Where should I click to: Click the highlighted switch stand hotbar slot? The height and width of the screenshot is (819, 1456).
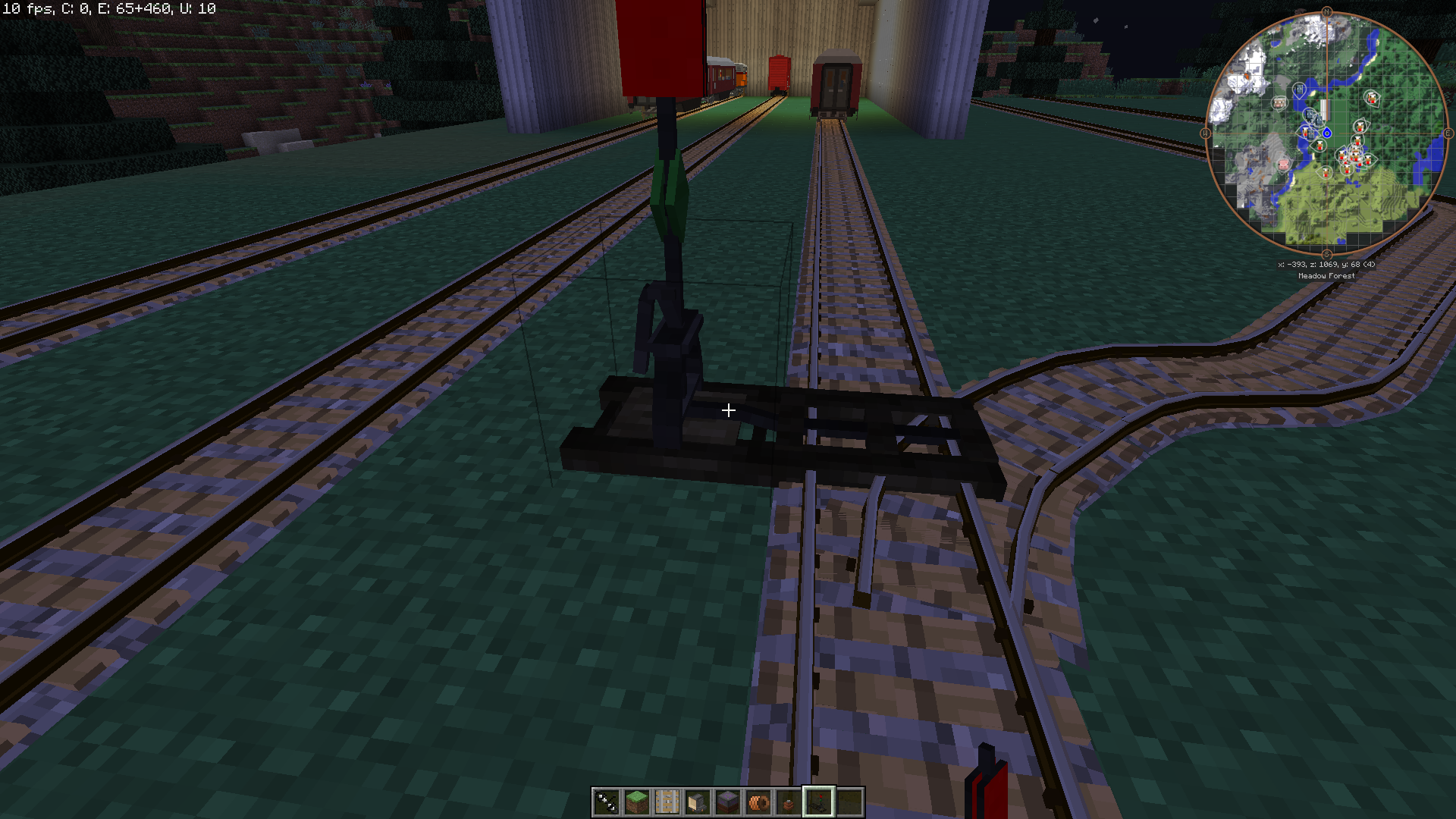click(x=819, y=802)
